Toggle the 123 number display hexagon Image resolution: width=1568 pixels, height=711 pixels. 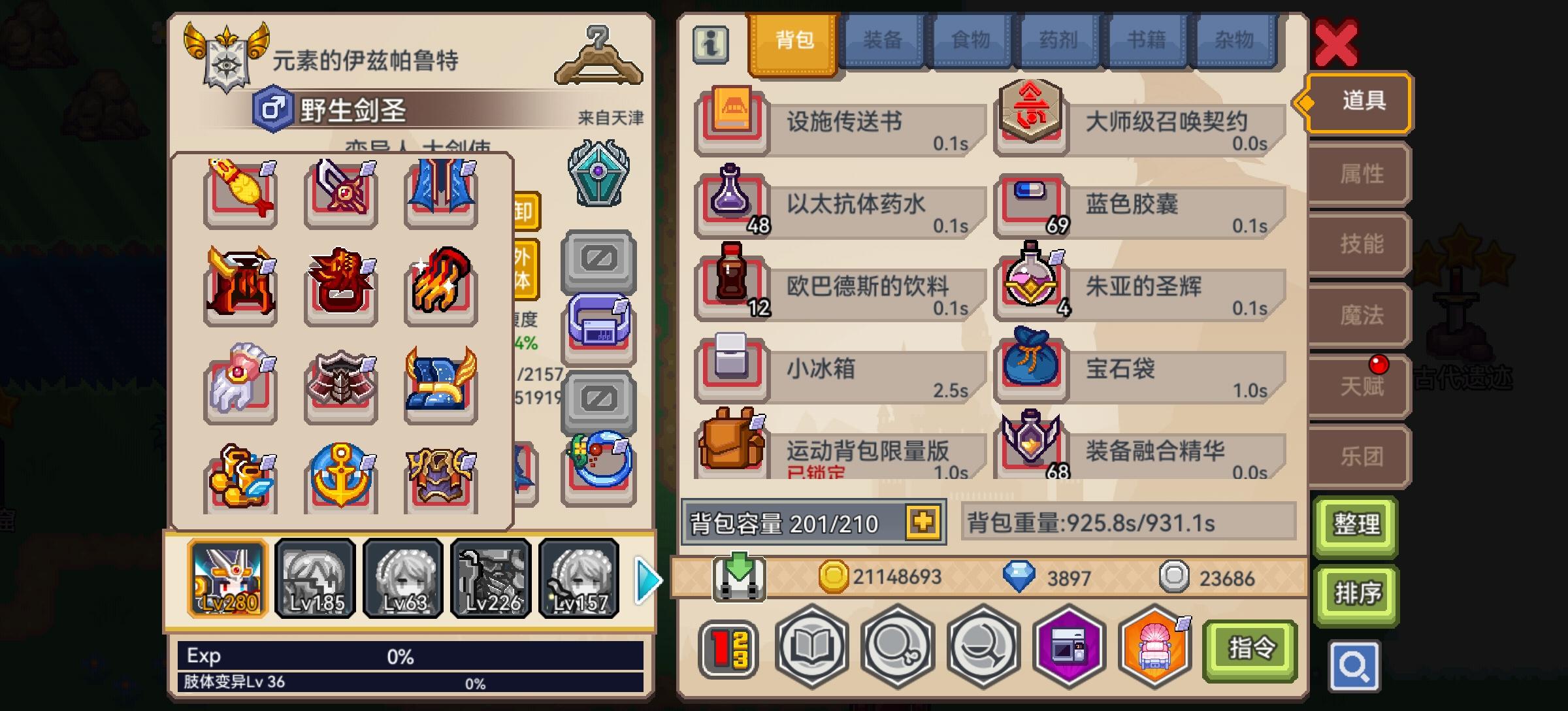(x=730, y=648)
